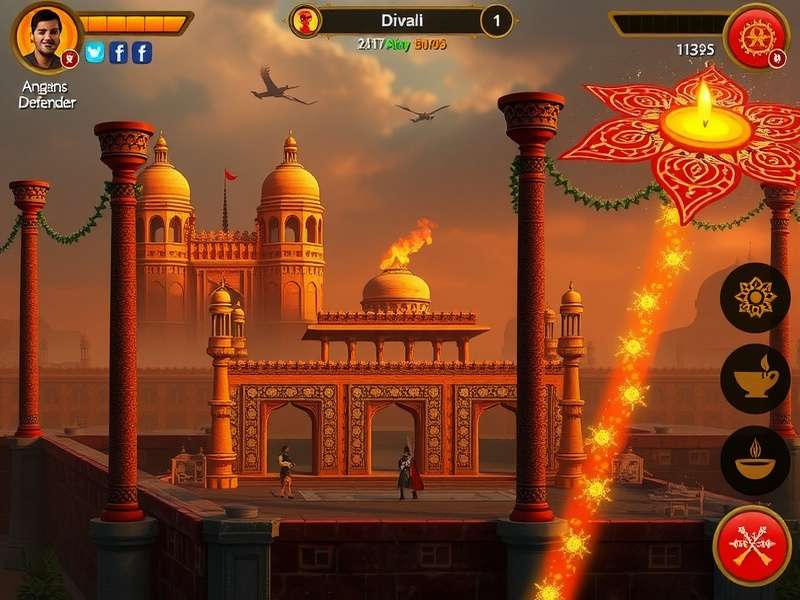This screenshot has width=800, height=600.
Task: Share via the Twitter bird icon
Action: point(95,52)
